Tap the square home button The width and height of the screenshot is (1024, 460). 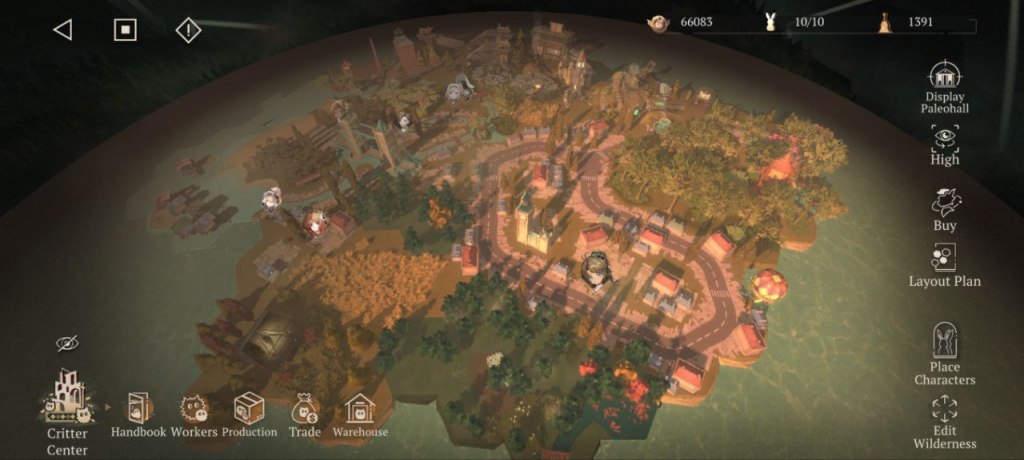point(124,30)
